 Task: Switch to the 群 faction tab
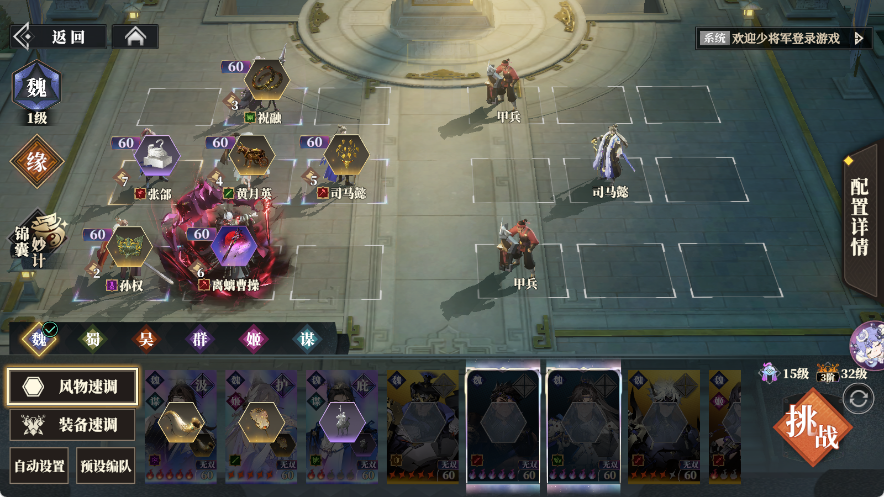[199, 338]
